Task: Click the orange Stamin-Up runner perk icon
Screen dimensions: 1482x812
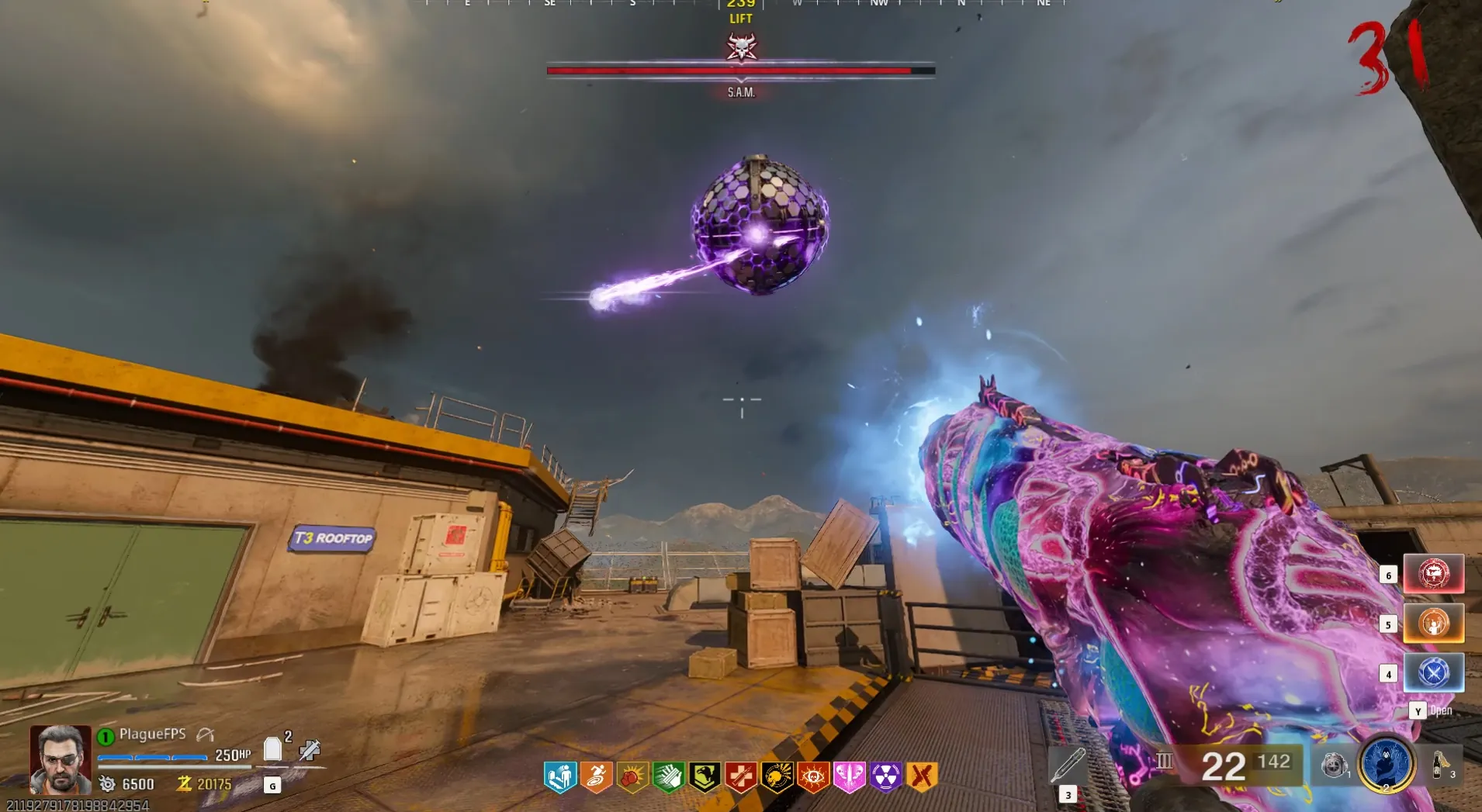Action: click(x=596, y=776)
